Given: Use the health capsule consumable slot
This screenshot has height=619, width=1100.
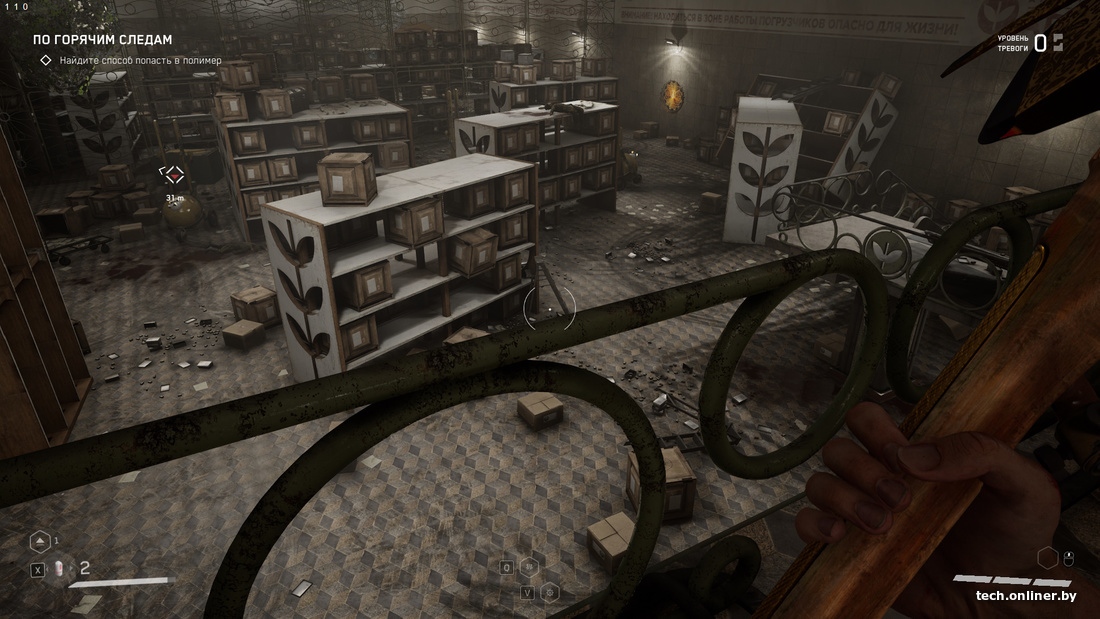Looking at the screenshot, I should tap(59, 569).
